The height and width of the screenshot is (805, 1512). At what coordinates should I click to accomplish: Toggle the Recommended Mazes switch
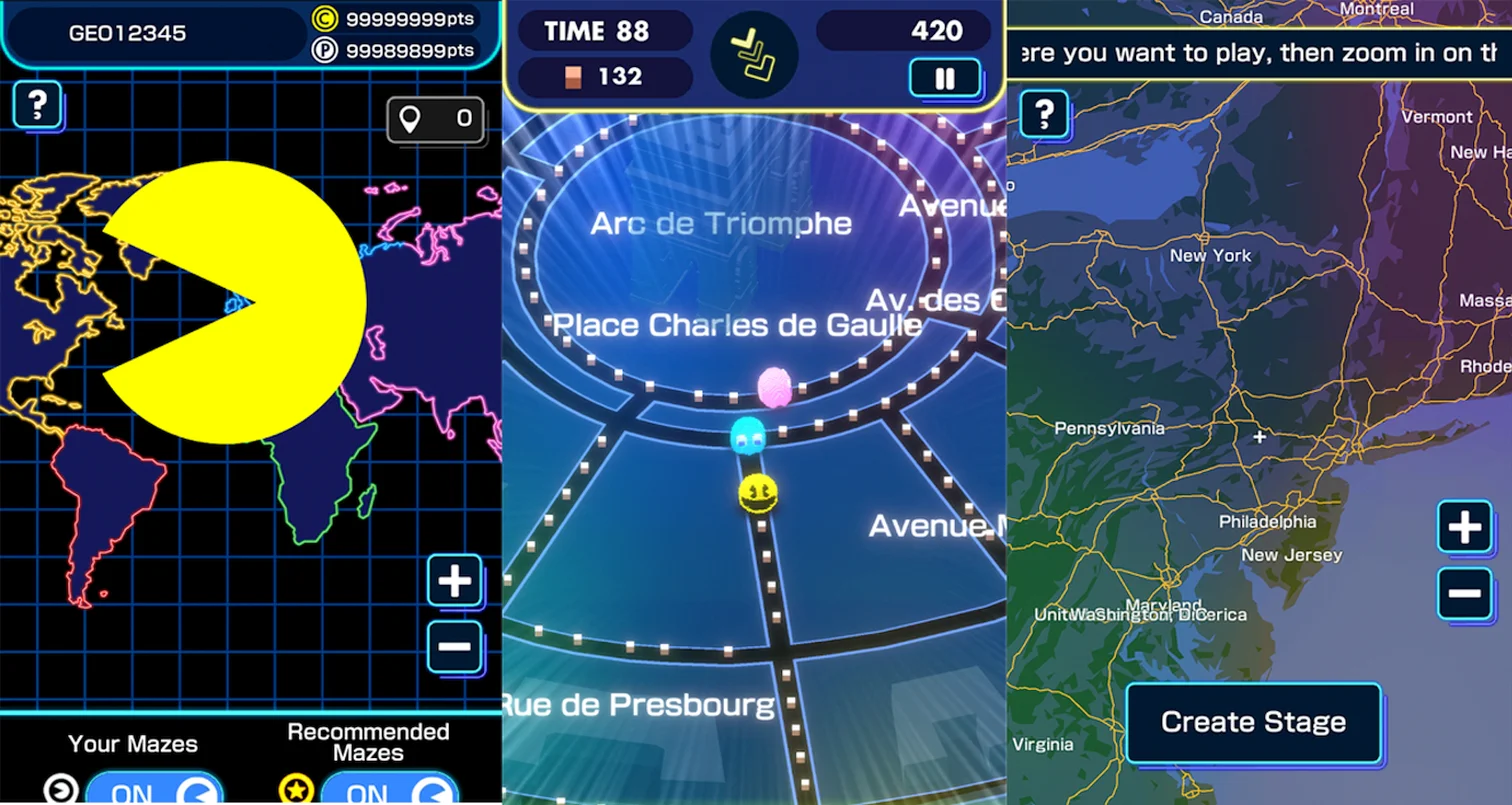(389, 791)
